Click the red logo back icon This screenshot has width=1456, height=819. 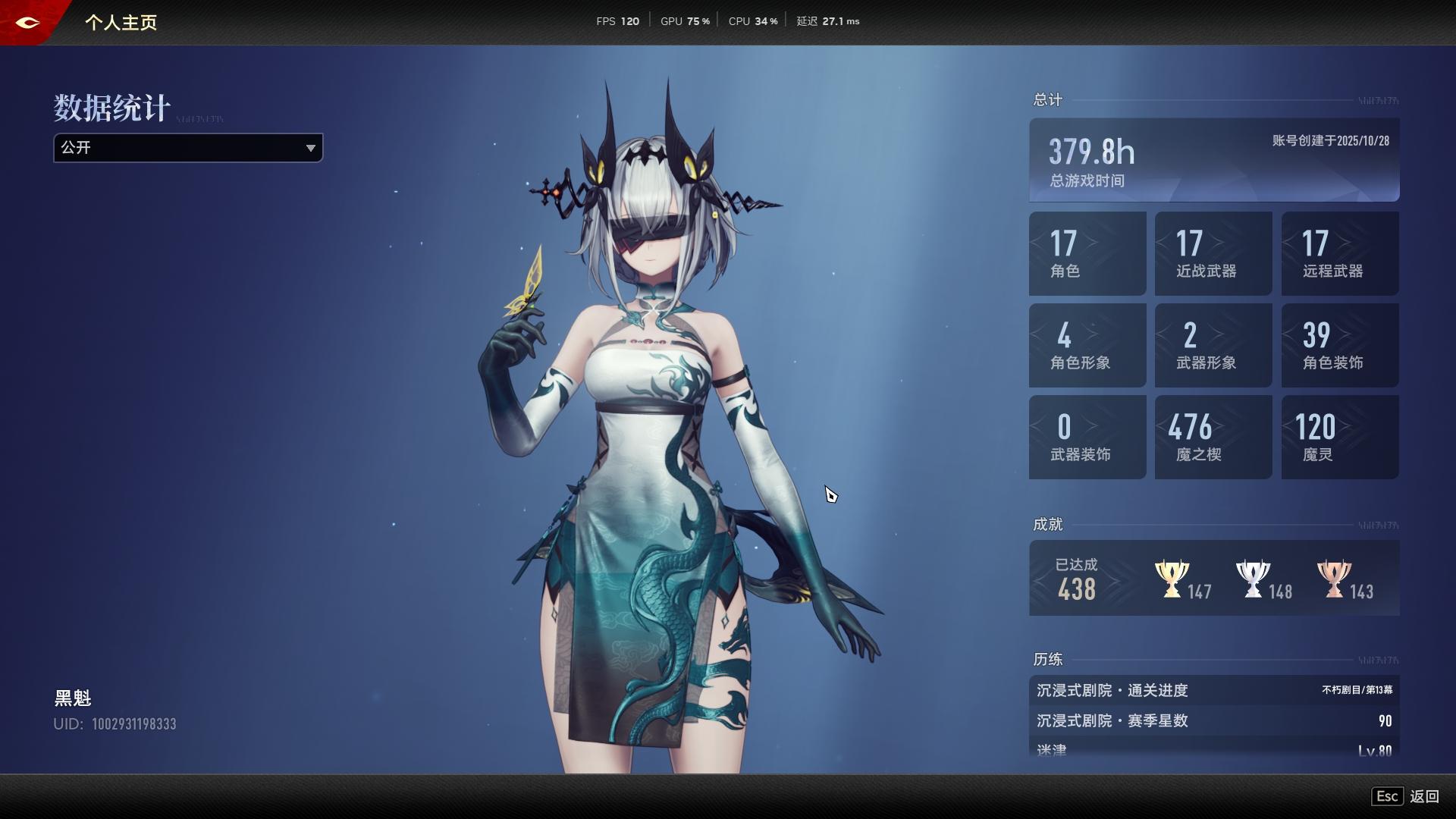[27, 23]
